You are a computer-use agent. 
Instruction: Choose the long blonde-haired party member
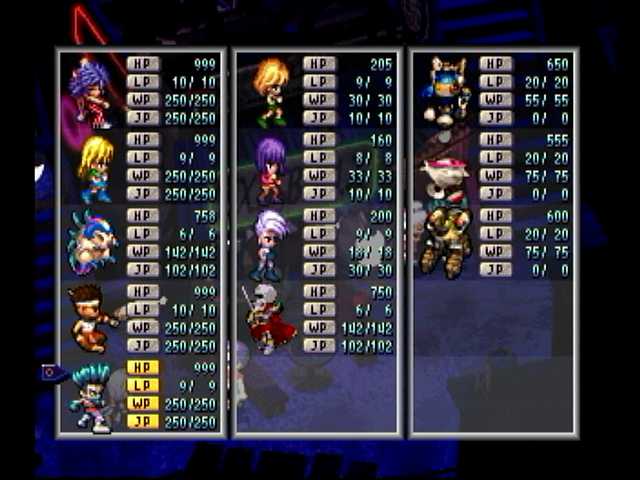coord(93,168)
